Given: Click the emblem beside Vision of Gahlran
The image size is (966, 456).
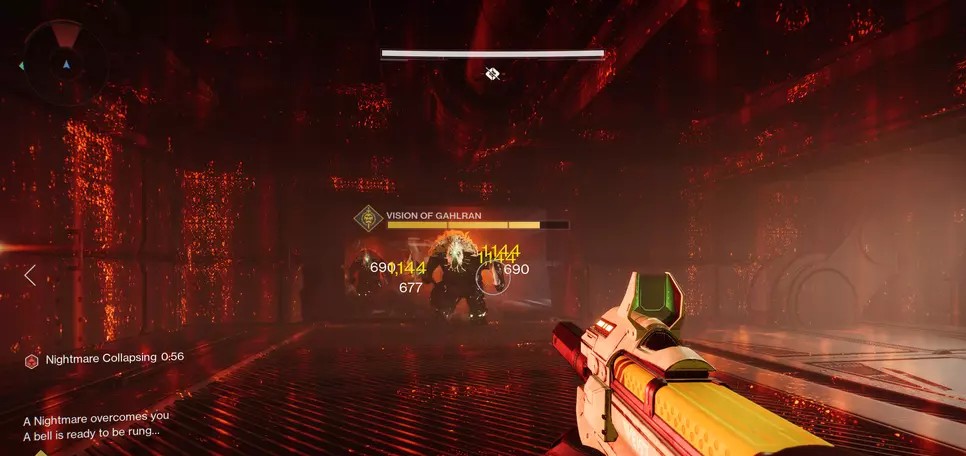Looking at the screenshot, I should tap(370, 216).
